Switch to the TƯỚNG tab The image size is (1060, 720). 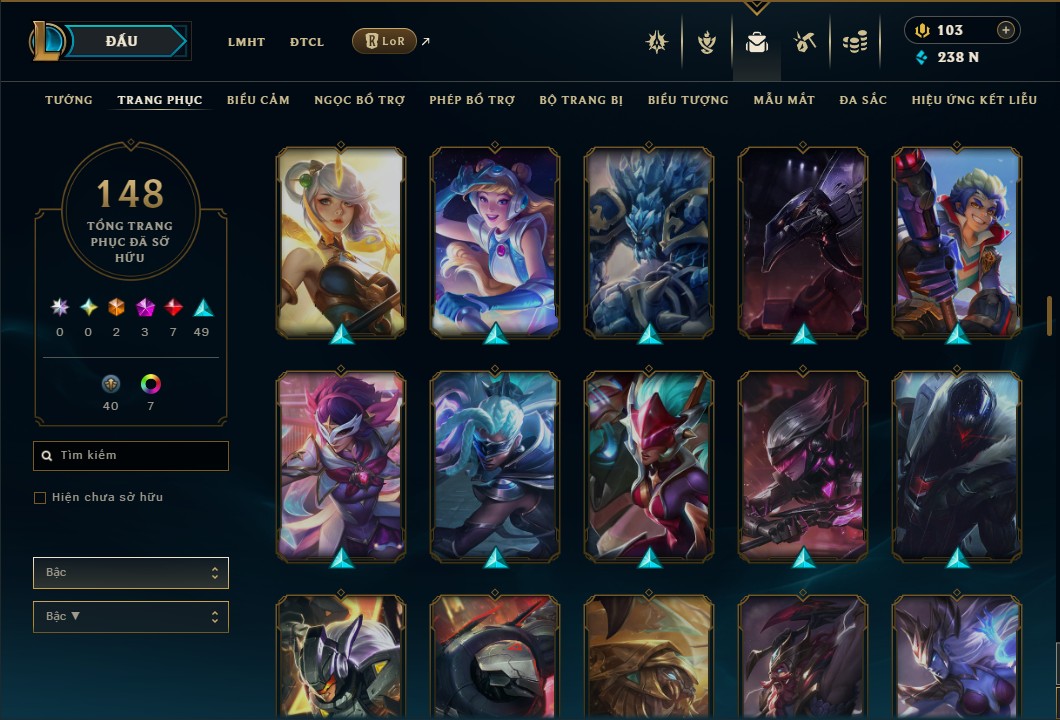point(69,100)
